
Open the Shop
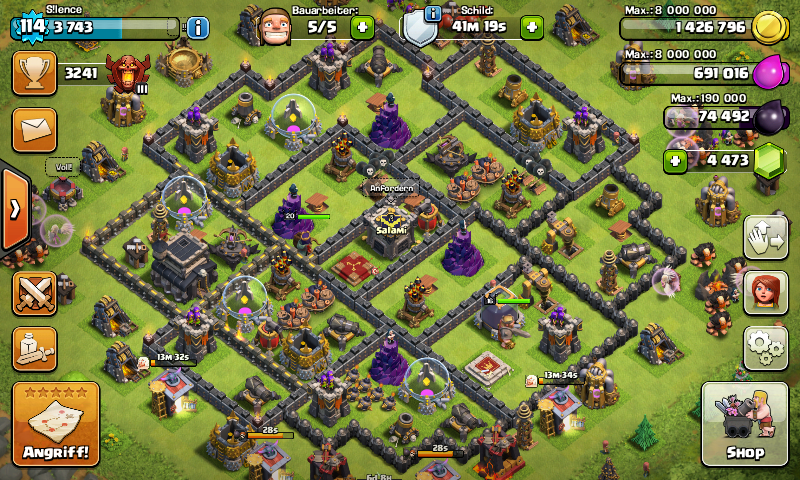(744, 424)
